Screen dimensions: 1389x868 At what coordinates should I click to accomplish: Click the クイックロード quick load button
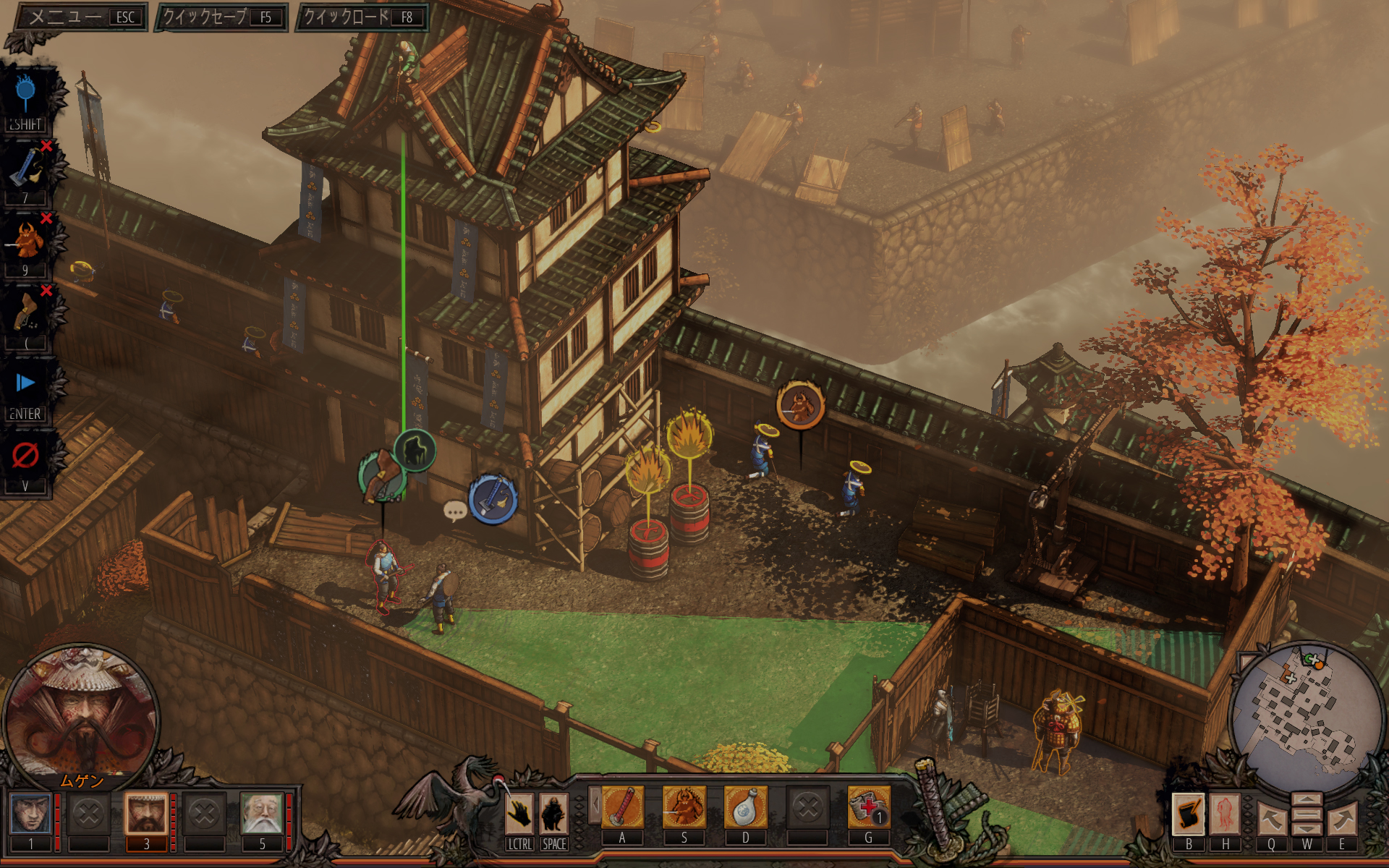click(x=362, y=17)
